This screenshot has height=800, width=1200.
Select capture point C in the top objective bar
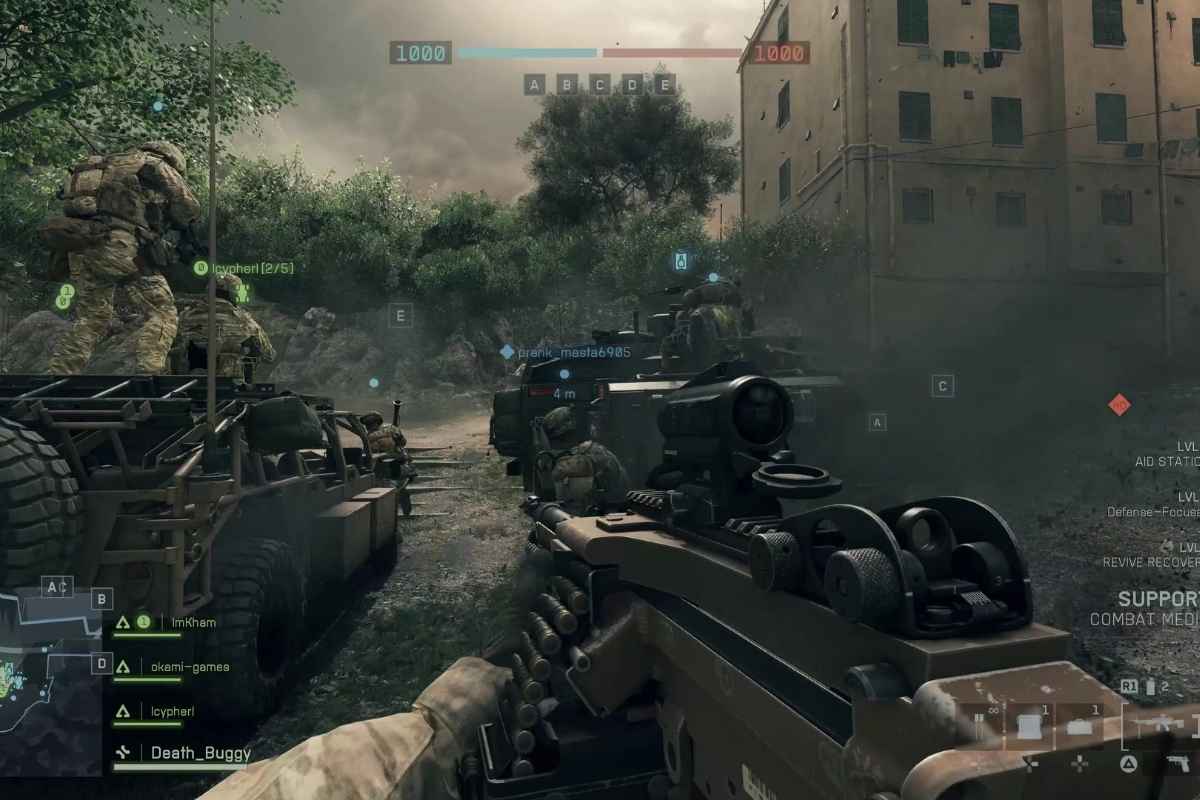[600, 84]
